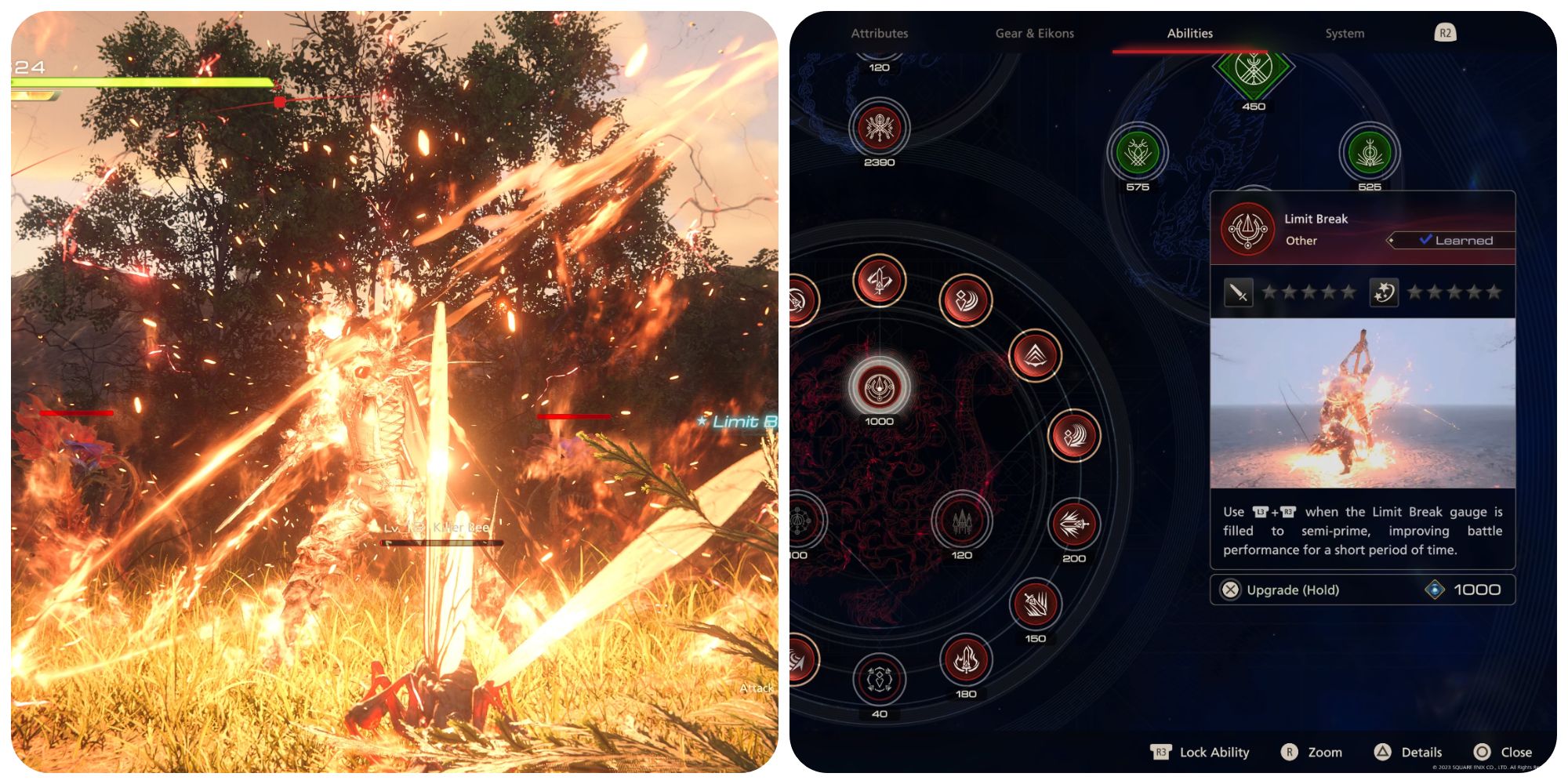Switch to the Gear & Eikons tab
1568x784 pixels.
tap(1036, 34)
